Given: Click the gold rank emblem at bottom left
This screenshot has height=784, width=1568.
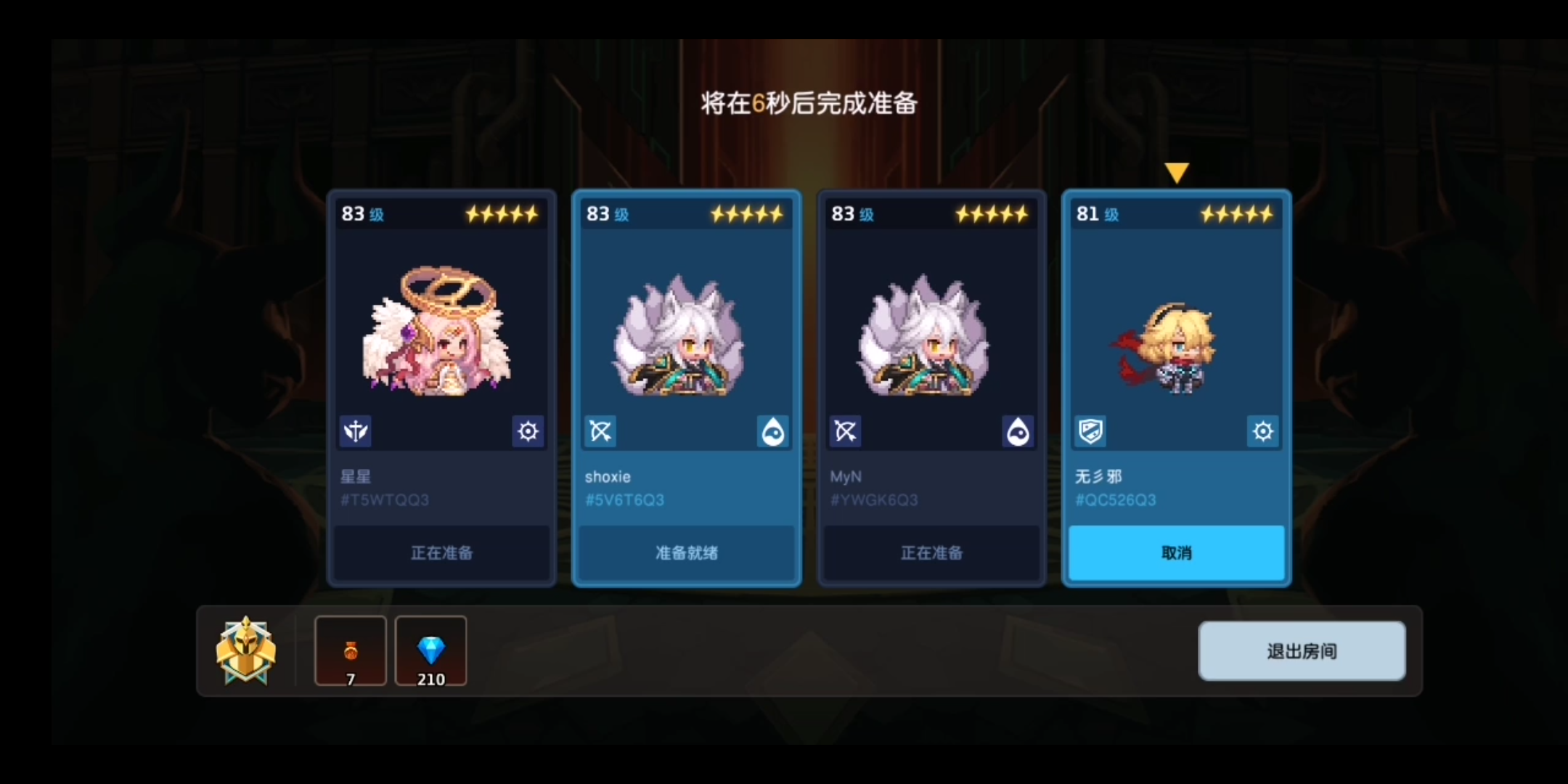Looking at the screenshot, I should click(x=246, y=651).
